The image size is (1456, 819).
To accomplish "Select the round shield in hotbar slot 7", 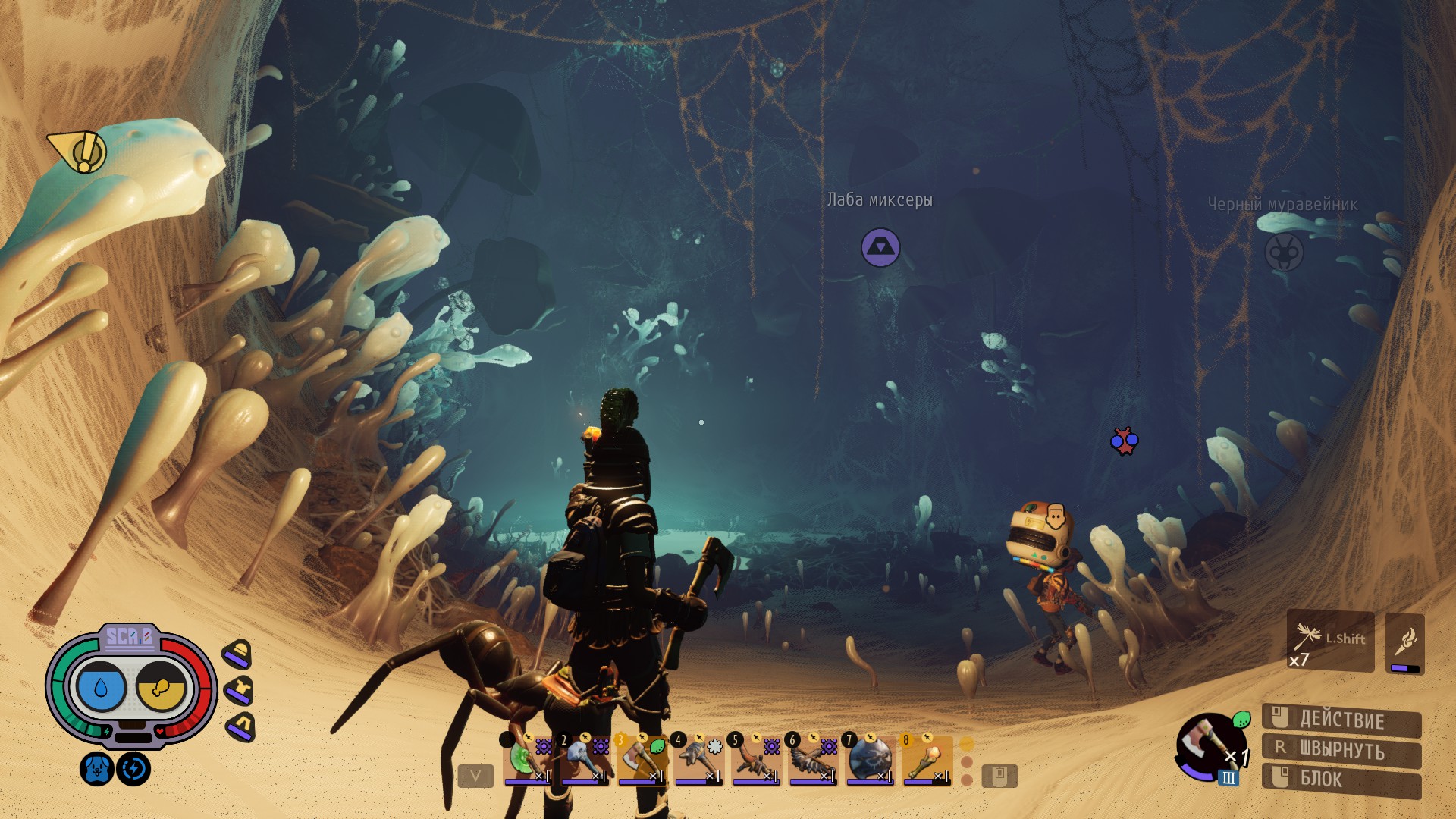I will [x=869, y=759].
